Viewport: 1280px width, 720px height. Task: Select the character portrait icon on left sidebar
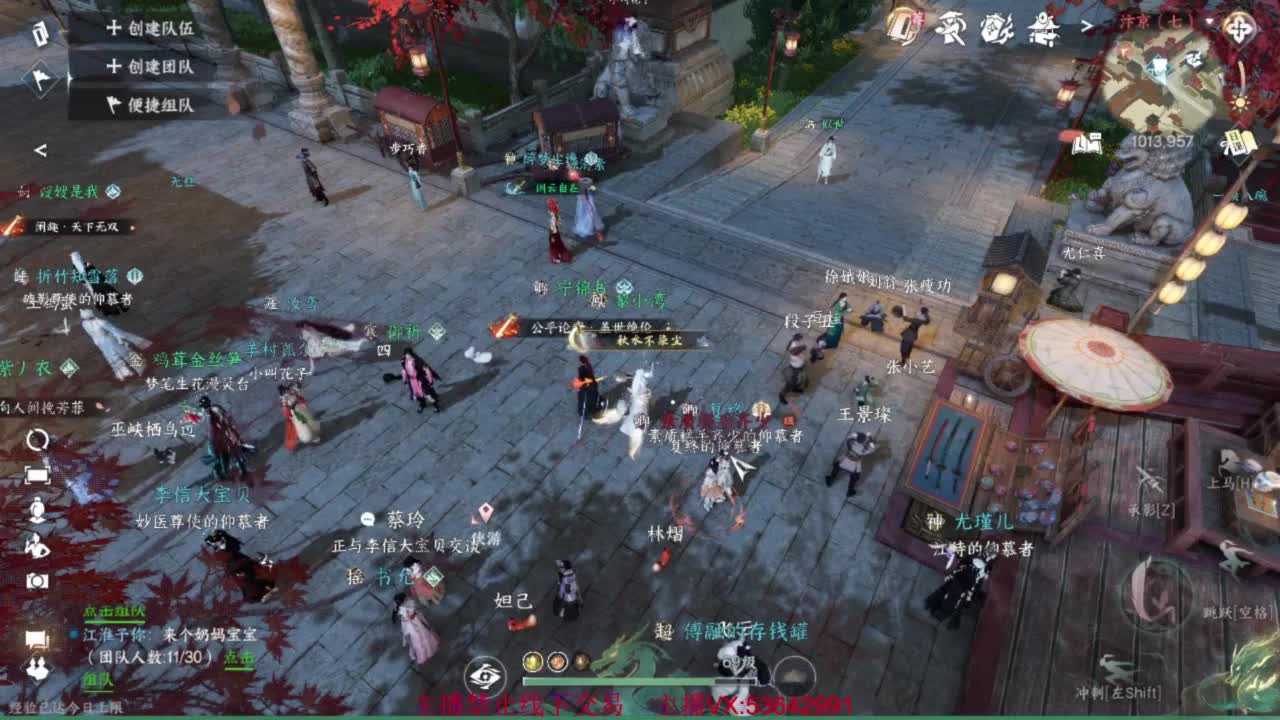coord(37,507)
